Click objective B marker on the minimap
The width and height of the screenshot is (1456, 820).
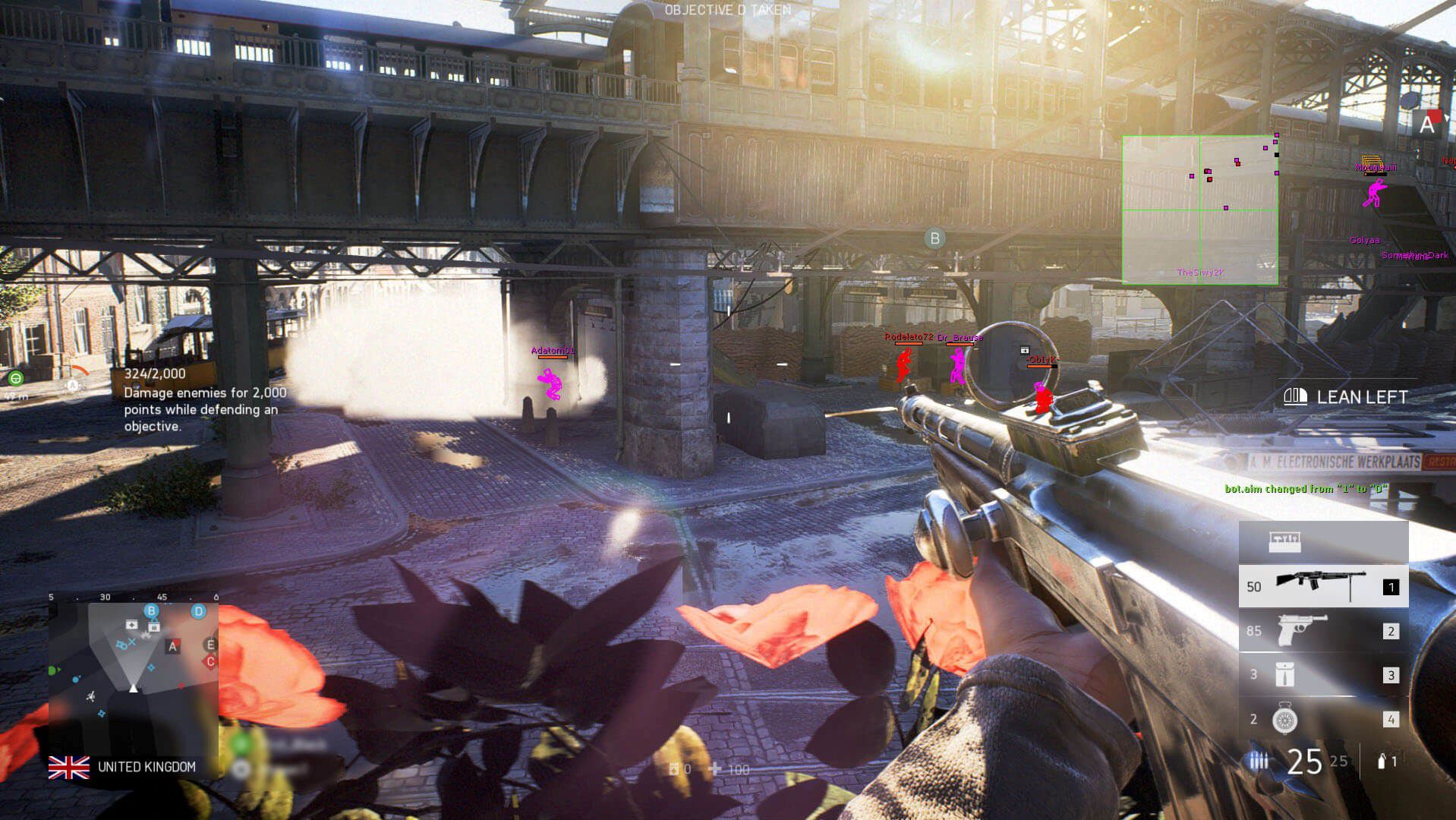pyautogui.click(x=151, y=611)
